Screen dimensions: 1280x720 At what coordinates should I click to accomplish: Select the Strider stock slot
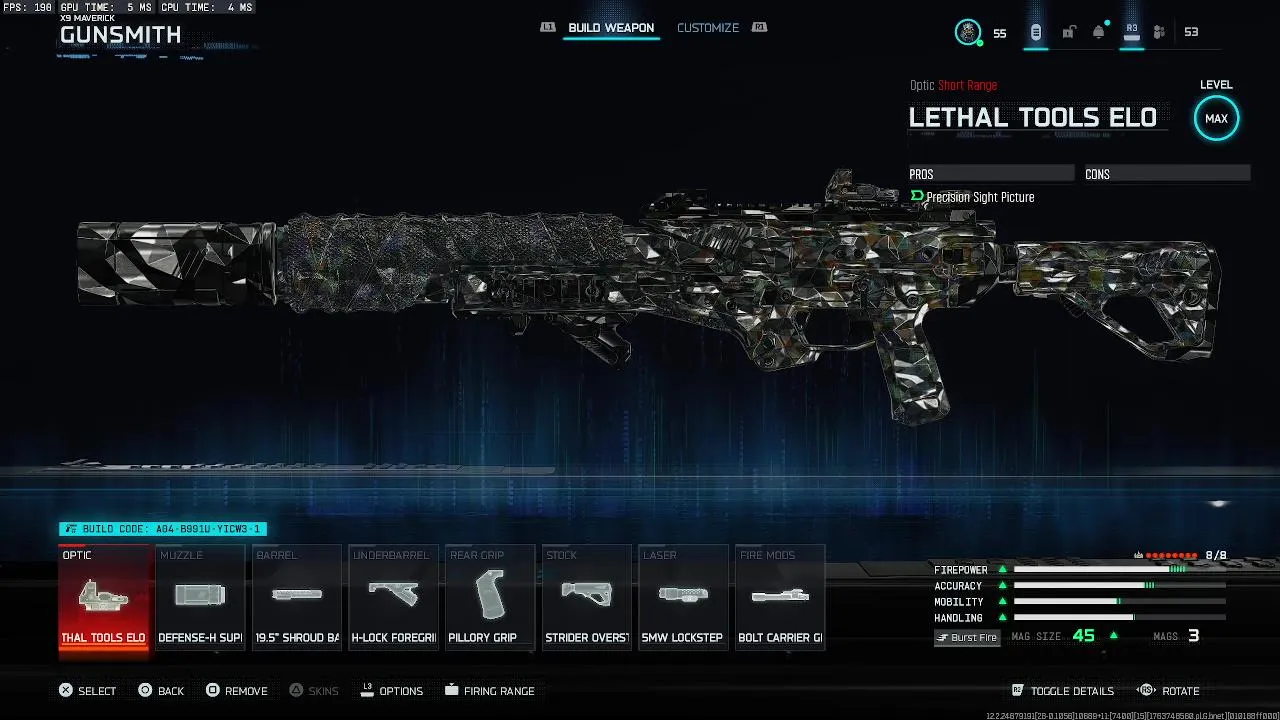click(586, 598)
